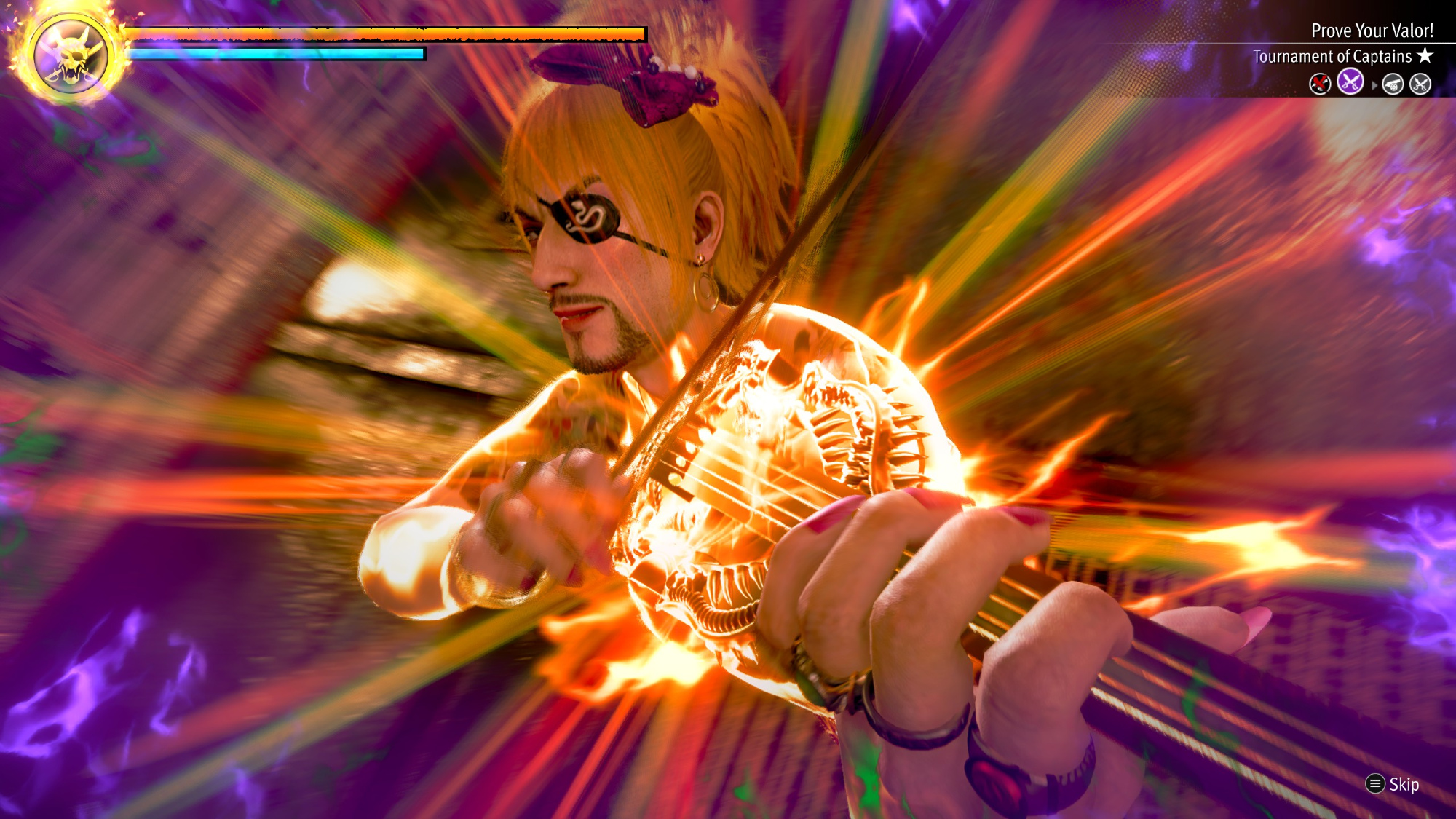Select the red crossed-out completed stage icon
The height and width of the screenshot is (819, 1456).
click(1320, 84)
